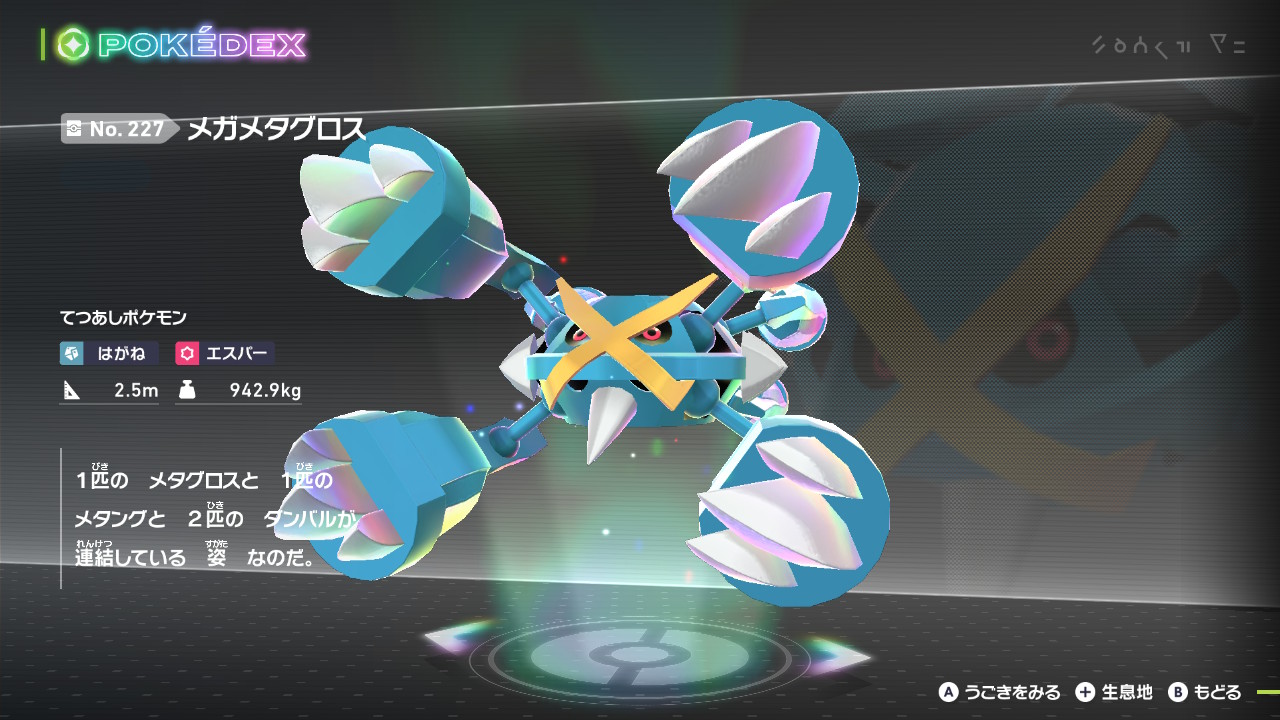1280x720 pixels.
Task: Select the はがね type badge
Action: 110,353
